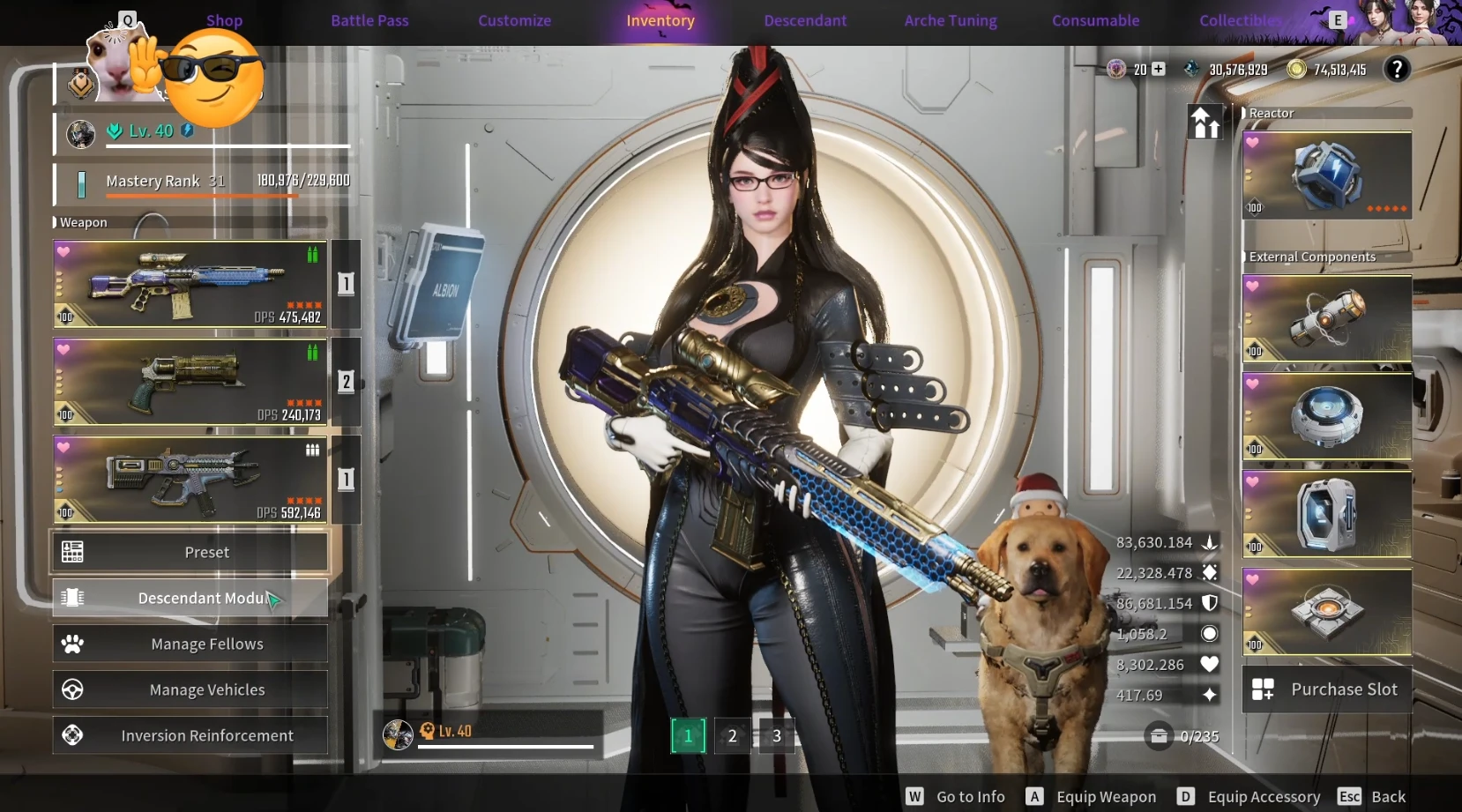Open the Shop tab

pyautogui.click(x=224, y=20)
